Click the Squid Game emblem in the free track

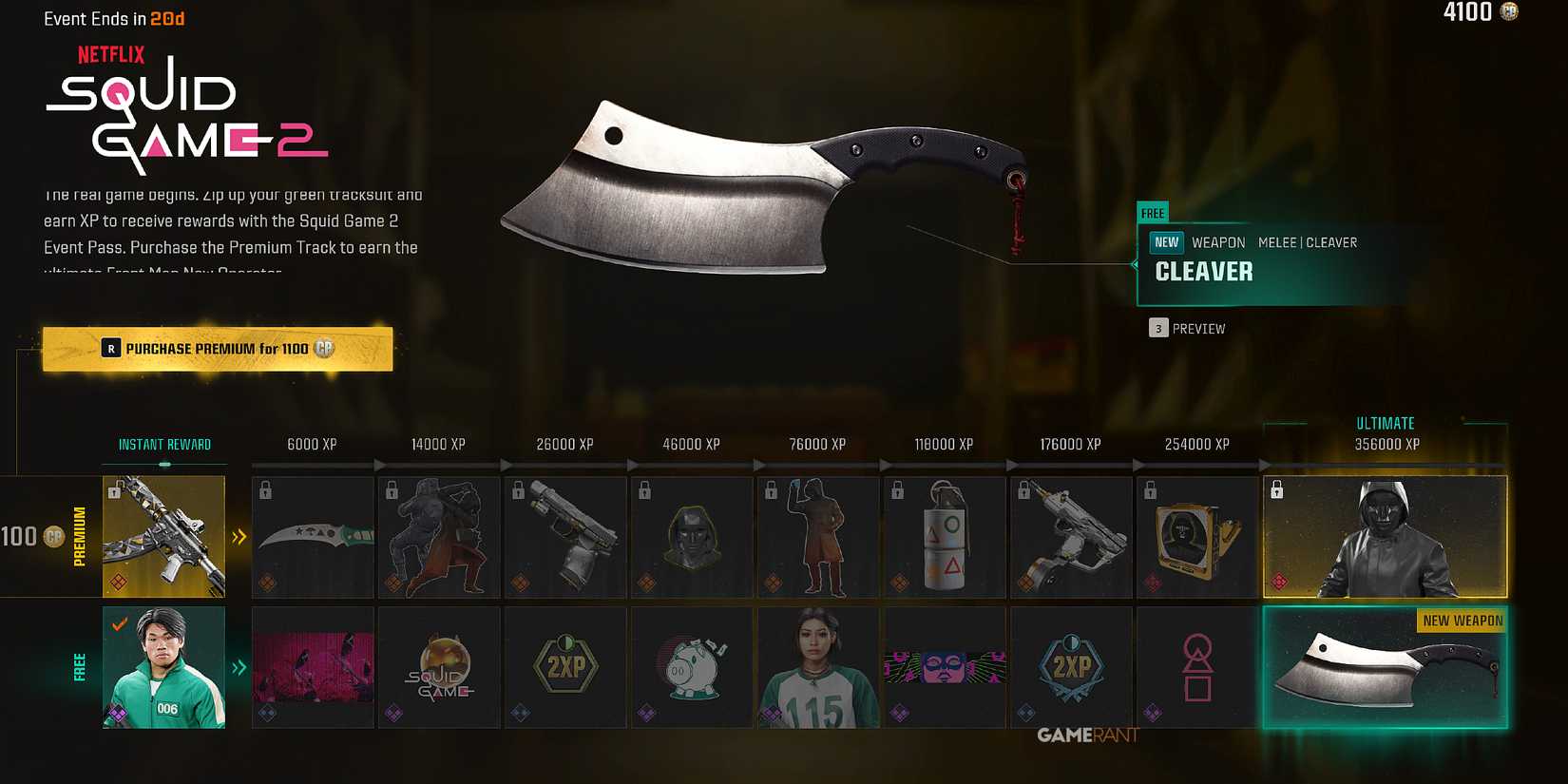pyautogui.click(x=439, y=665)
